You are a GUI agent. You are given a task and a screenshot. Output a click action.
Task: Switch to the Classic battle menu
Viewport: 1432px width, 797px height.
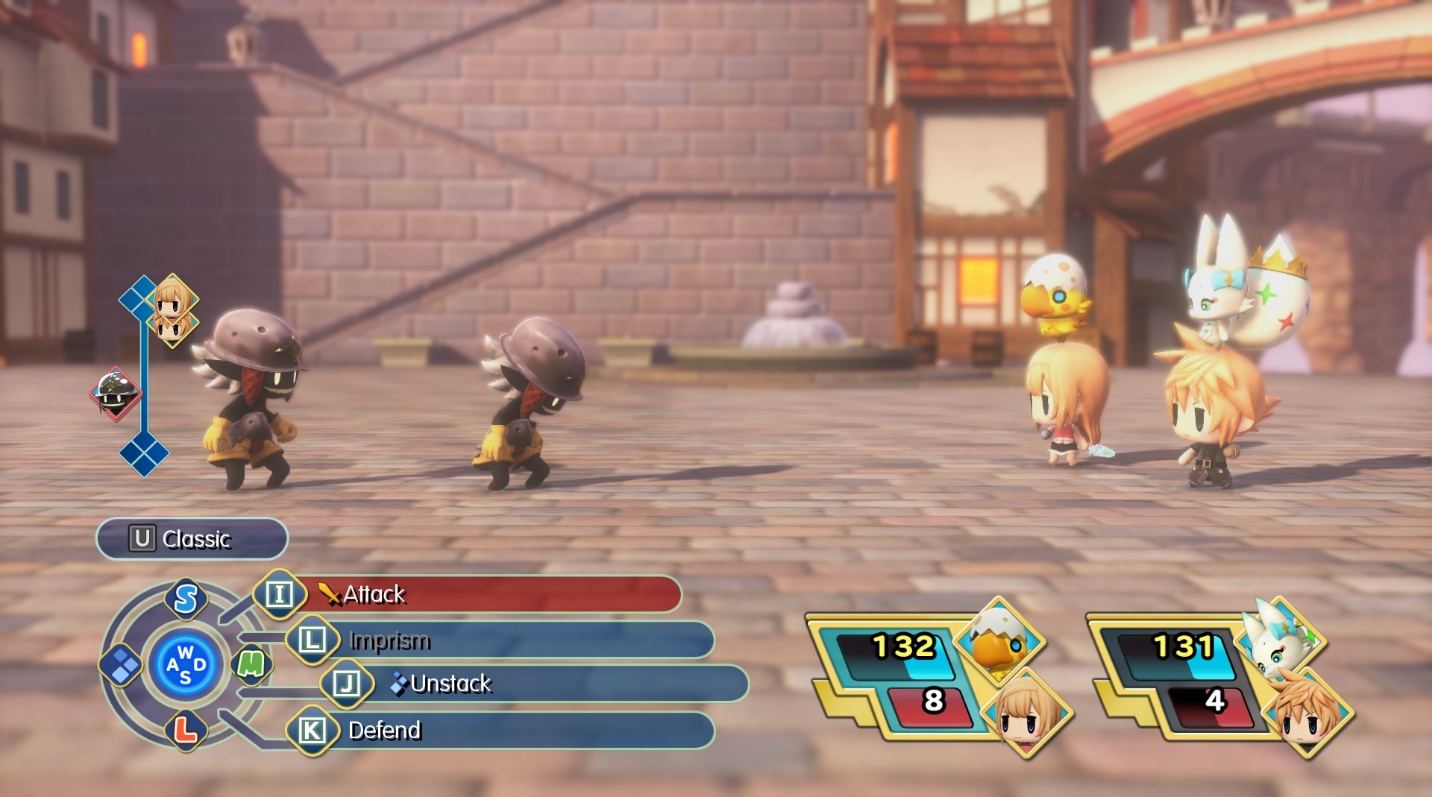192,539
